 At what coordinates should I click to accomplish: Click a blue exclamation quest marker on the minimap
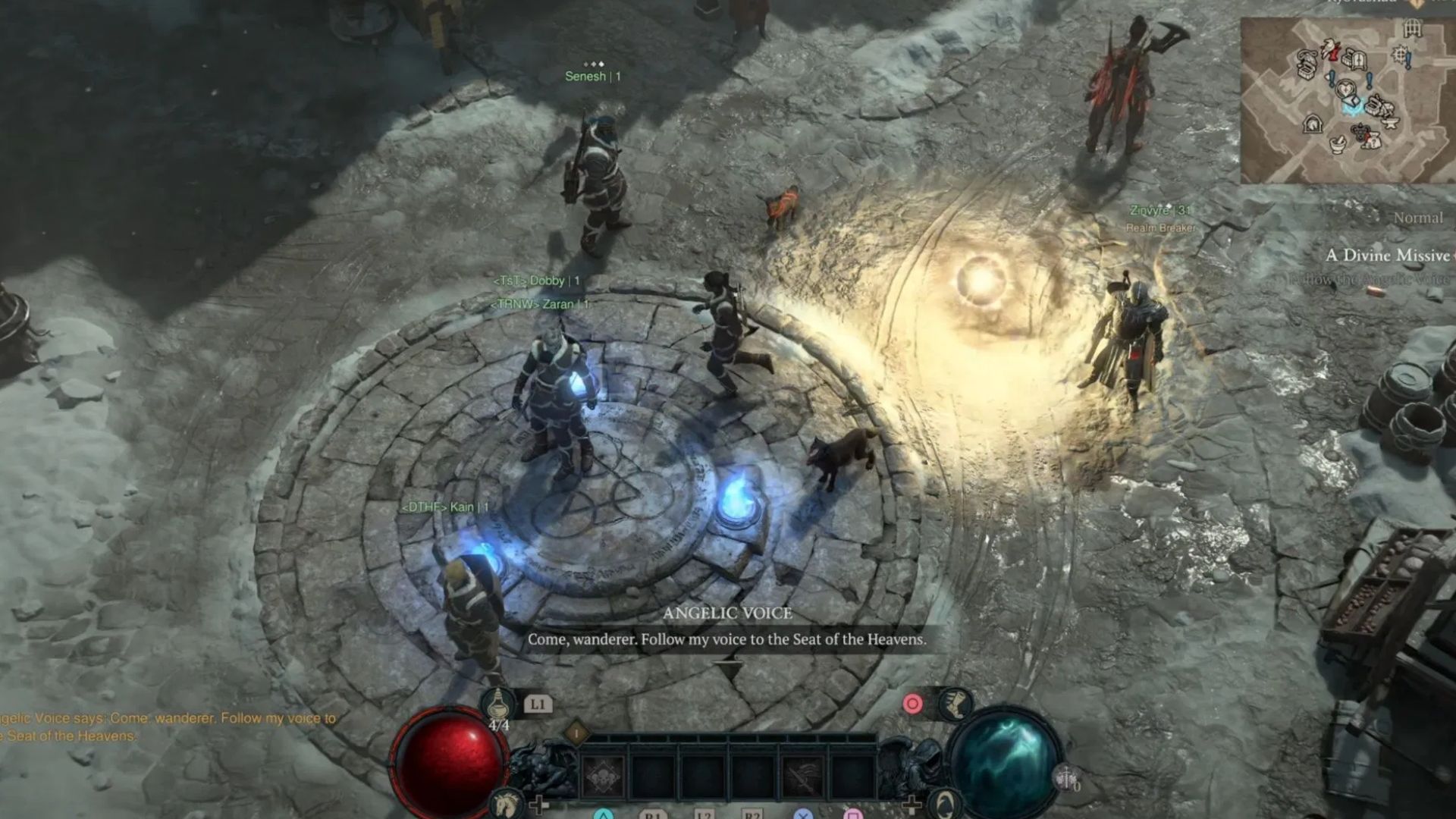[x=1369, y=78]
